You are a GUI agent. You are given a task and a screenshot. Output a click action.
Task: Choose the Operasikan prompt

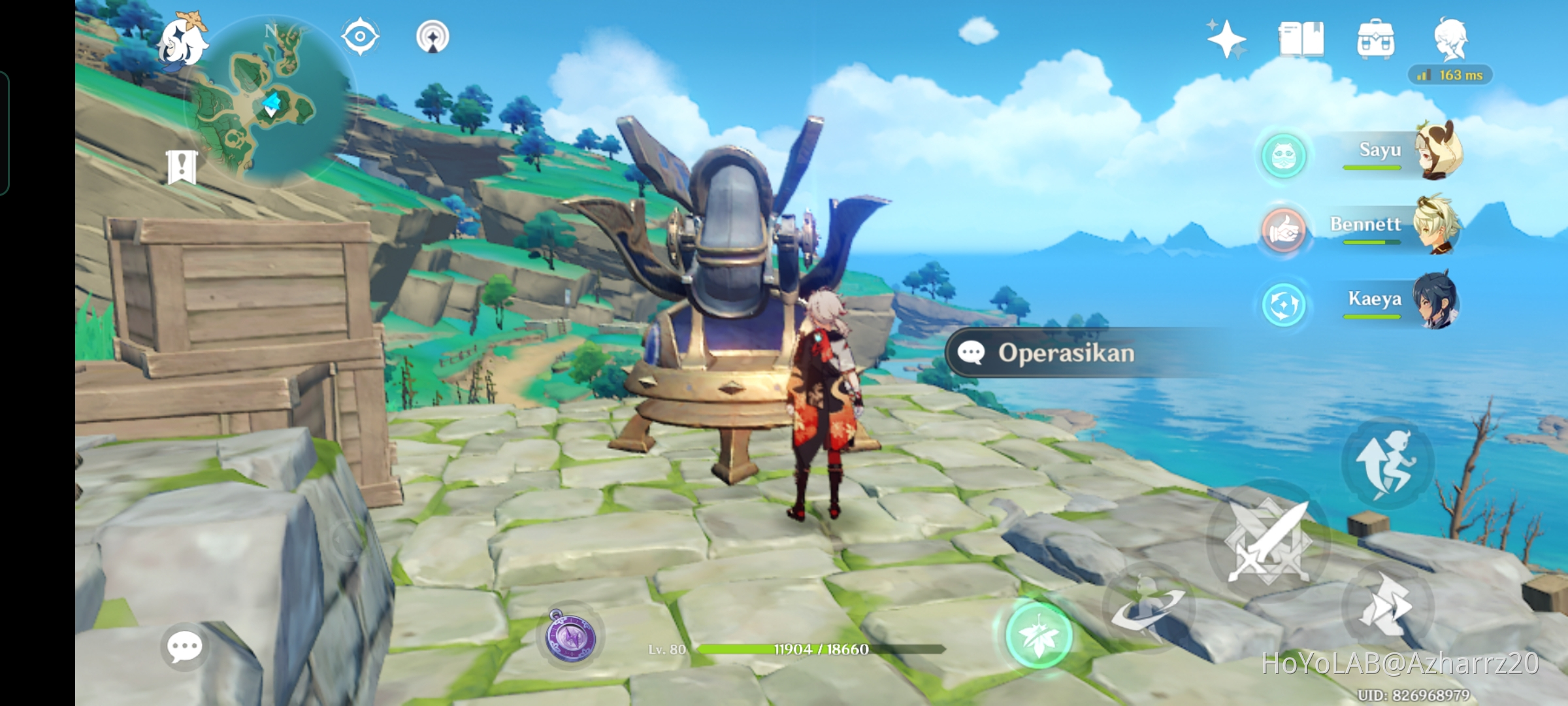tap(1065, 353)
